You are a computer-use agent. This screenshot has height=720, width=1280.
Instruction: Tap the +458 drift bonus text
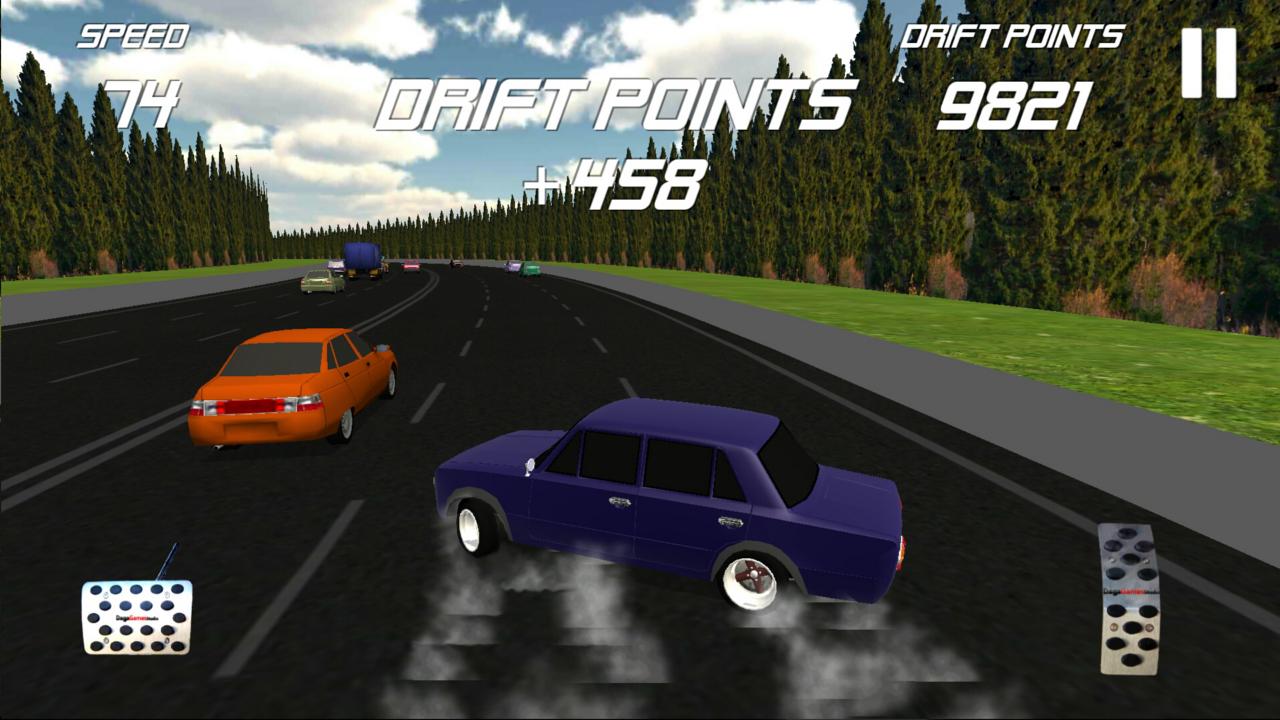[615, 183]
